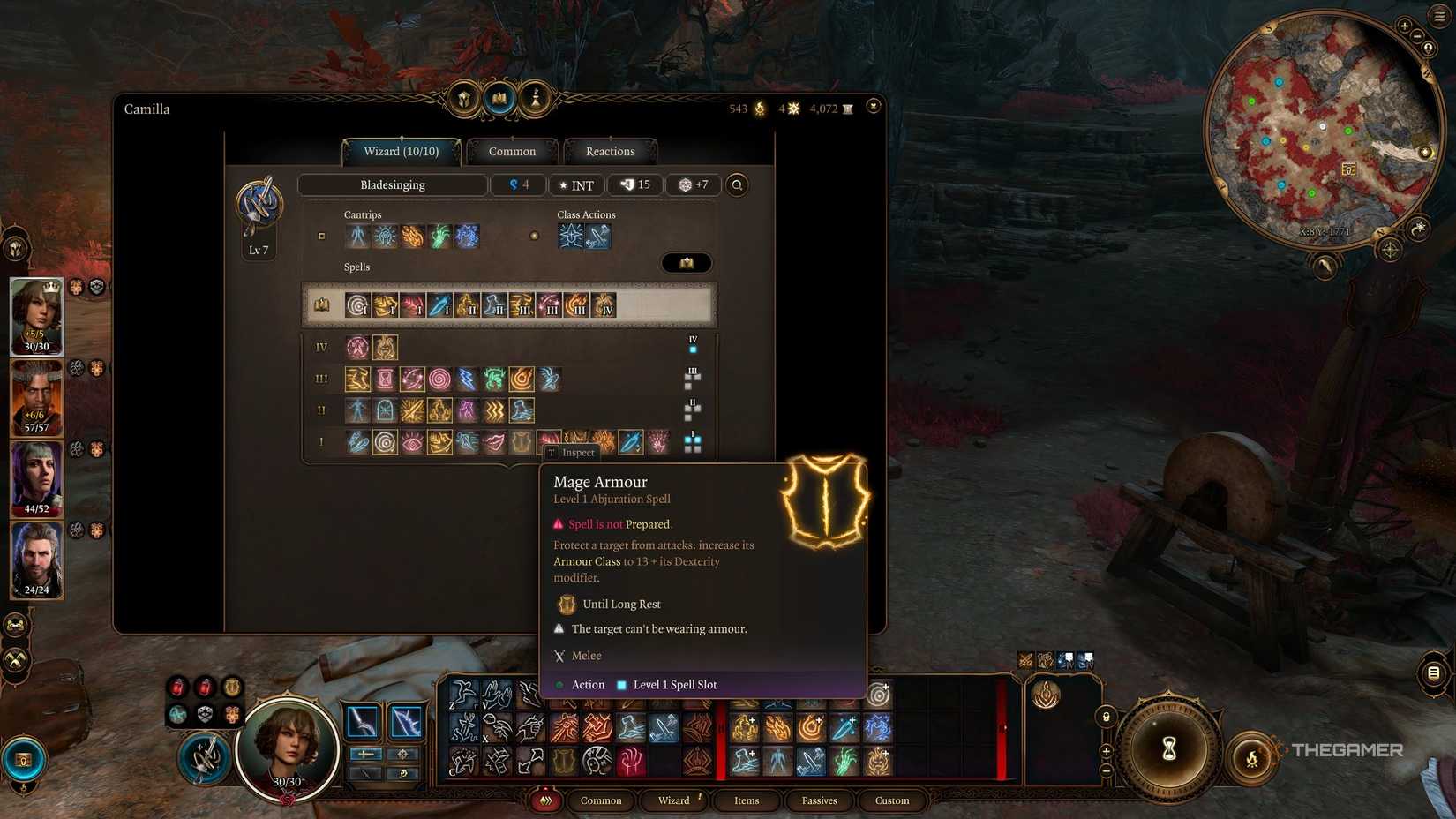
Task: Switch to the Reactions tab
Action: pos(609,151)
